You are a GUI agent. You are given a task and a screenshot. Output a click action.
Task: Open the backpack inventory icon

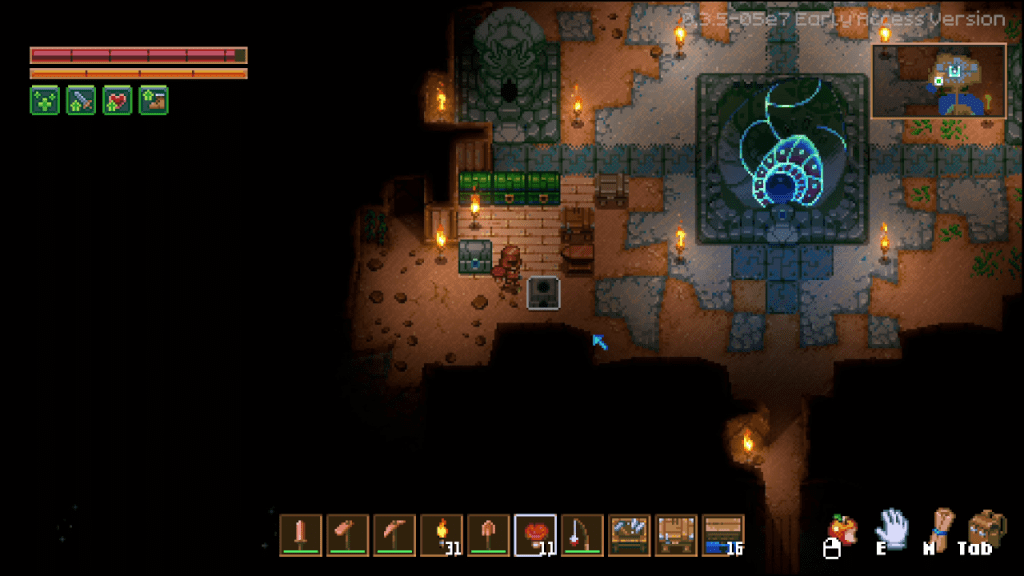[x=987, y=527]
